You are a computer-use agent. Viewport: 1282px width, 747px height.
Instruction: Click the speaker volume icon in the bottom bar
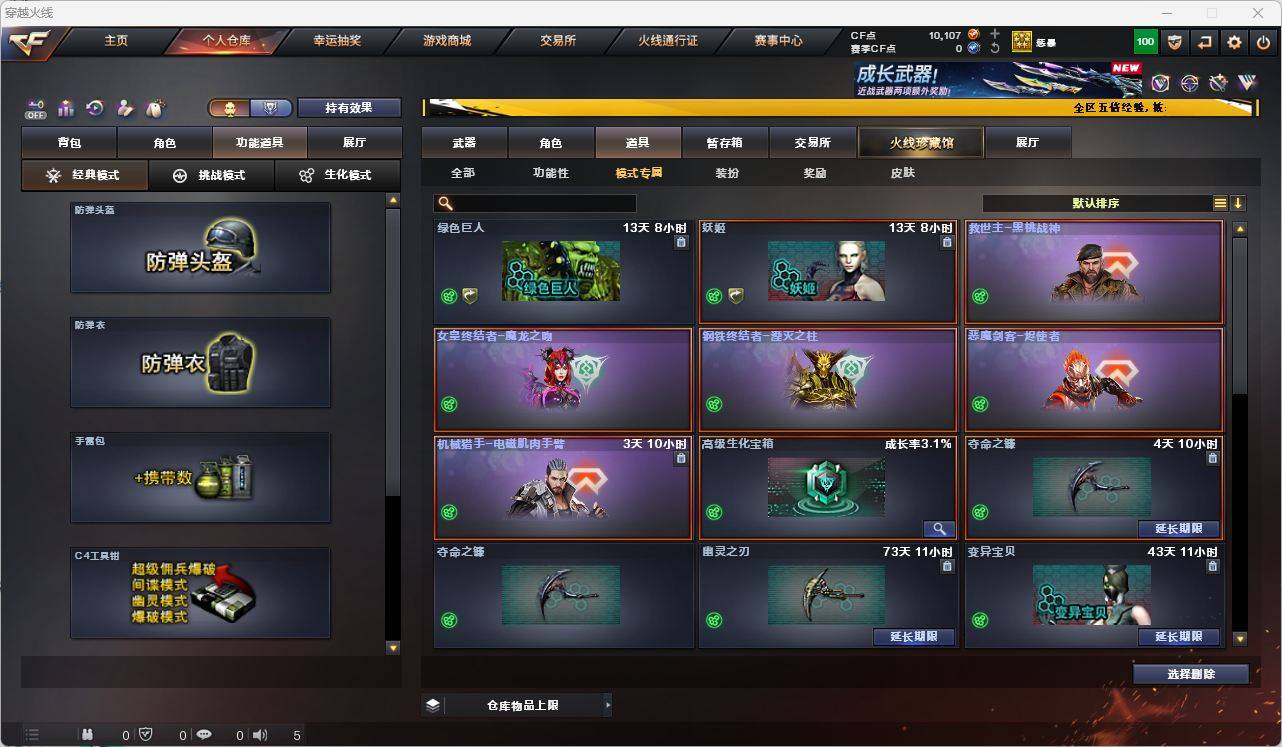(258, 734)
